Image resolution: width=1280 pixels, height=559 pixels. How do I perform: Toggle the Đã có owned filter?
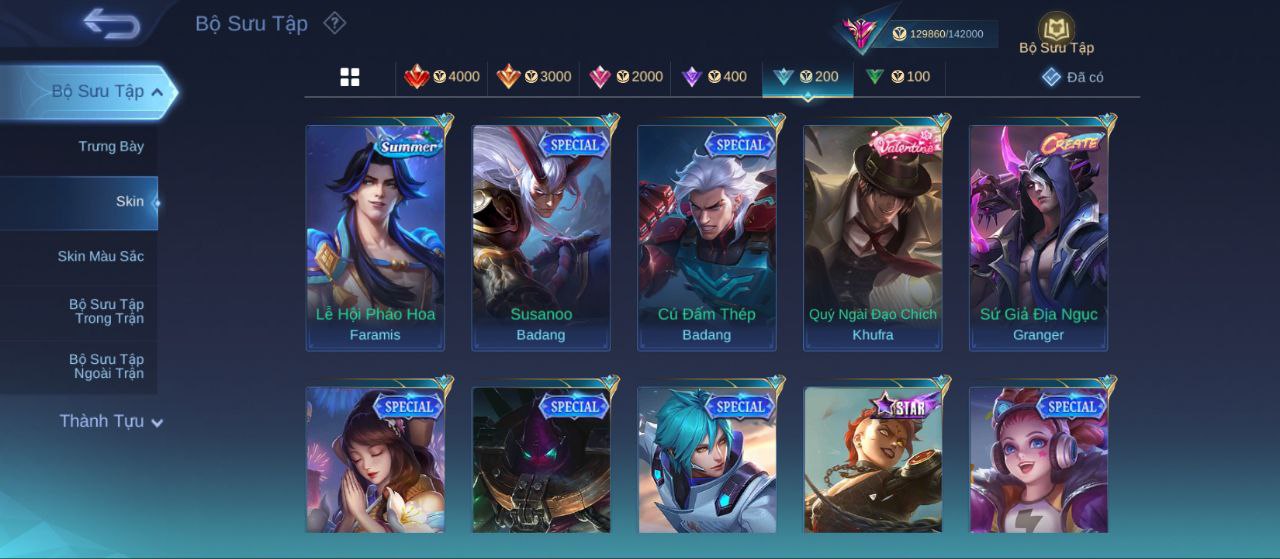(x=1073, y=77)
